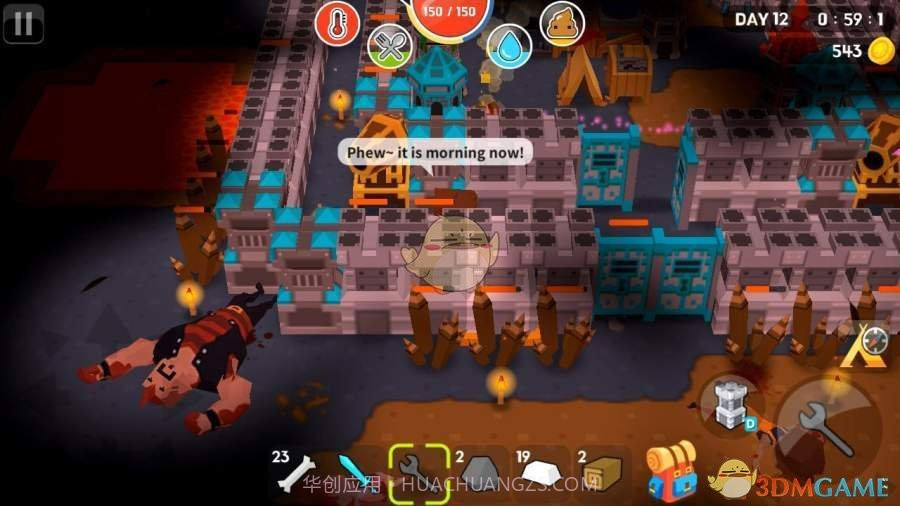This screenshot has width=900, height=506.
Task: Tap the water drop thirst icon
Action: coord(509,46)
